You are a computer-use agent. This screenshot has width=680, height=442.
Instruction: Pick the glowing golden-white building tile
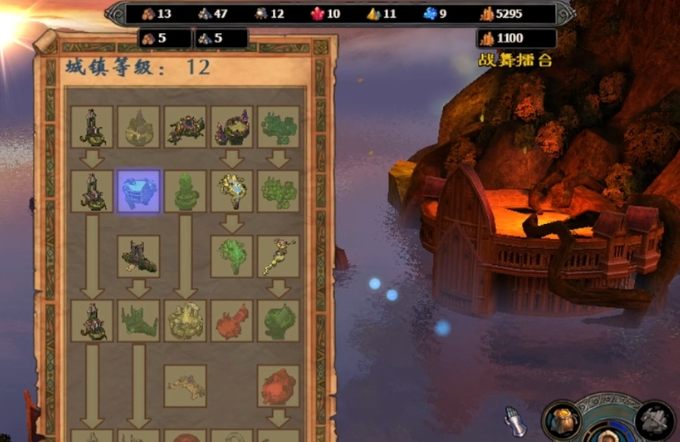[x=232, y=190]
